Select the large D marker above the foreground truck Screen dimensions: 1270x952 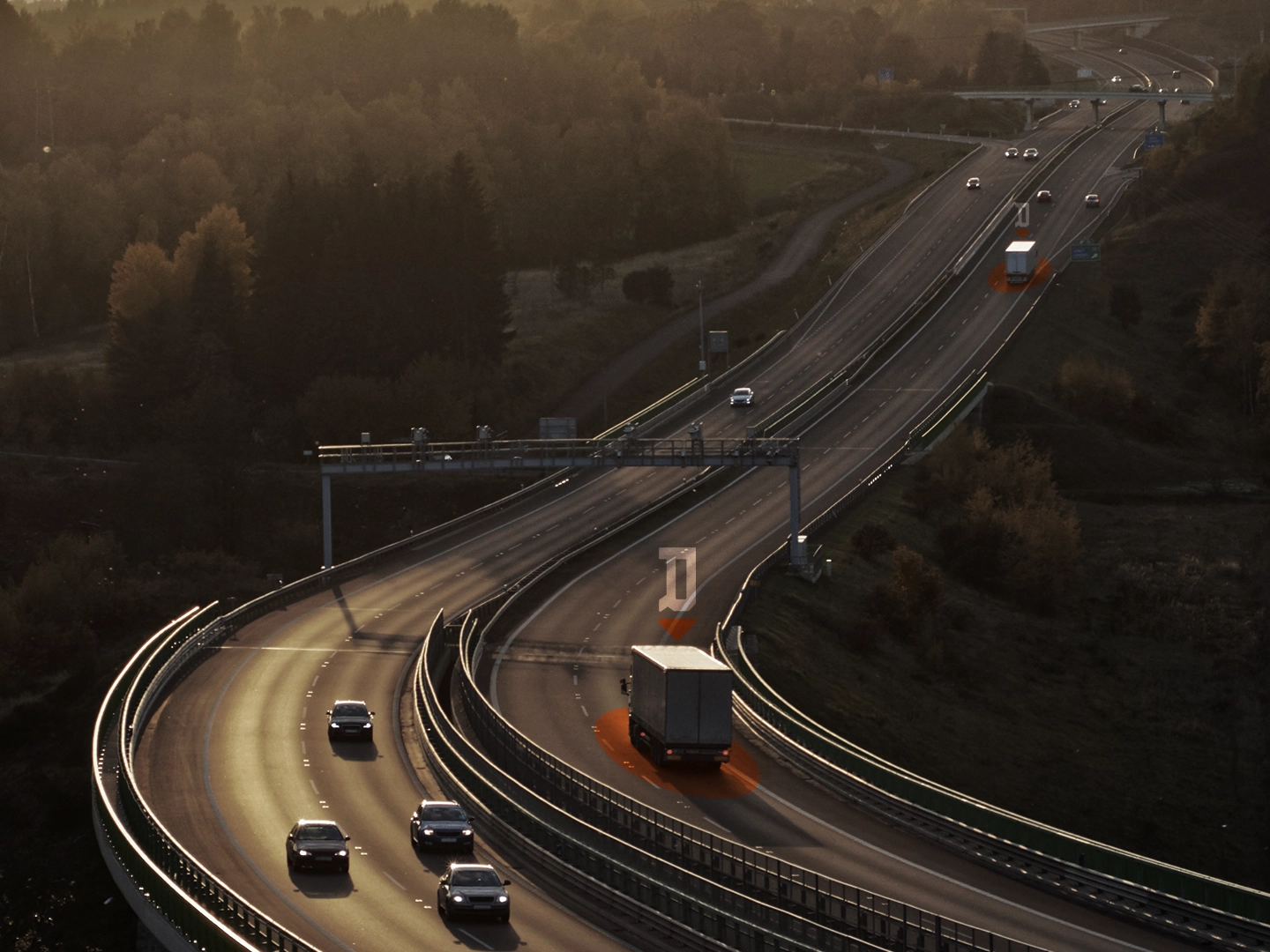[678, 579]
